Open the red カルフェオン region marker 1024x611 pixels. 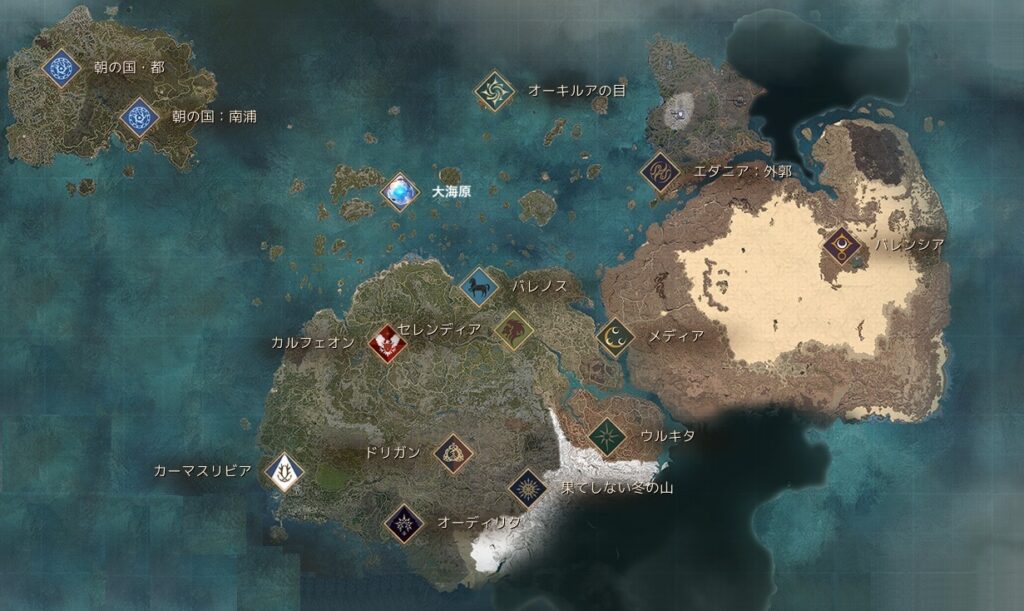(x=387, y=343)
